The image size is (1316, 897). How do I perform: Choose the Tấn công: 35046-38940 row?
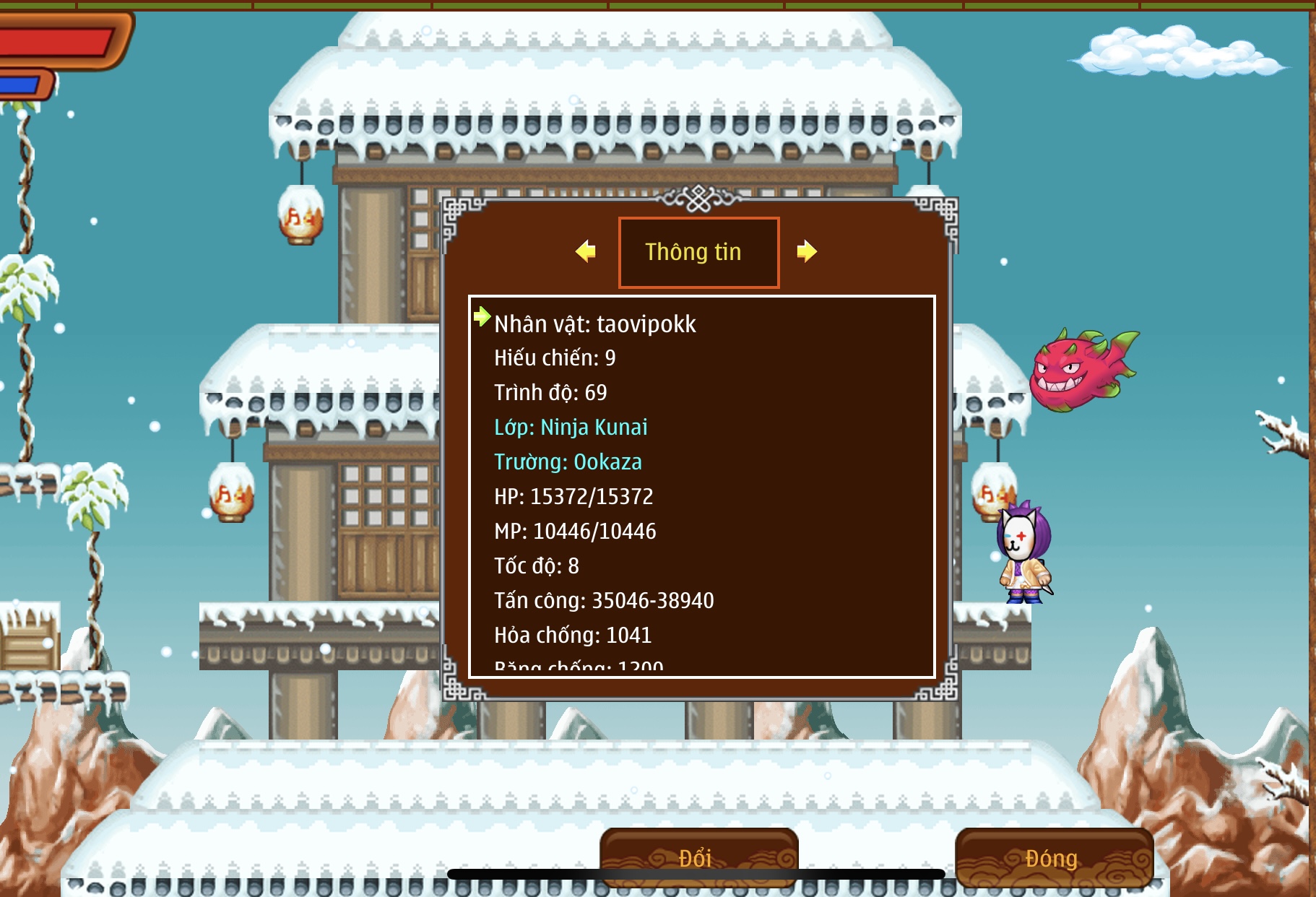(604, 601)
